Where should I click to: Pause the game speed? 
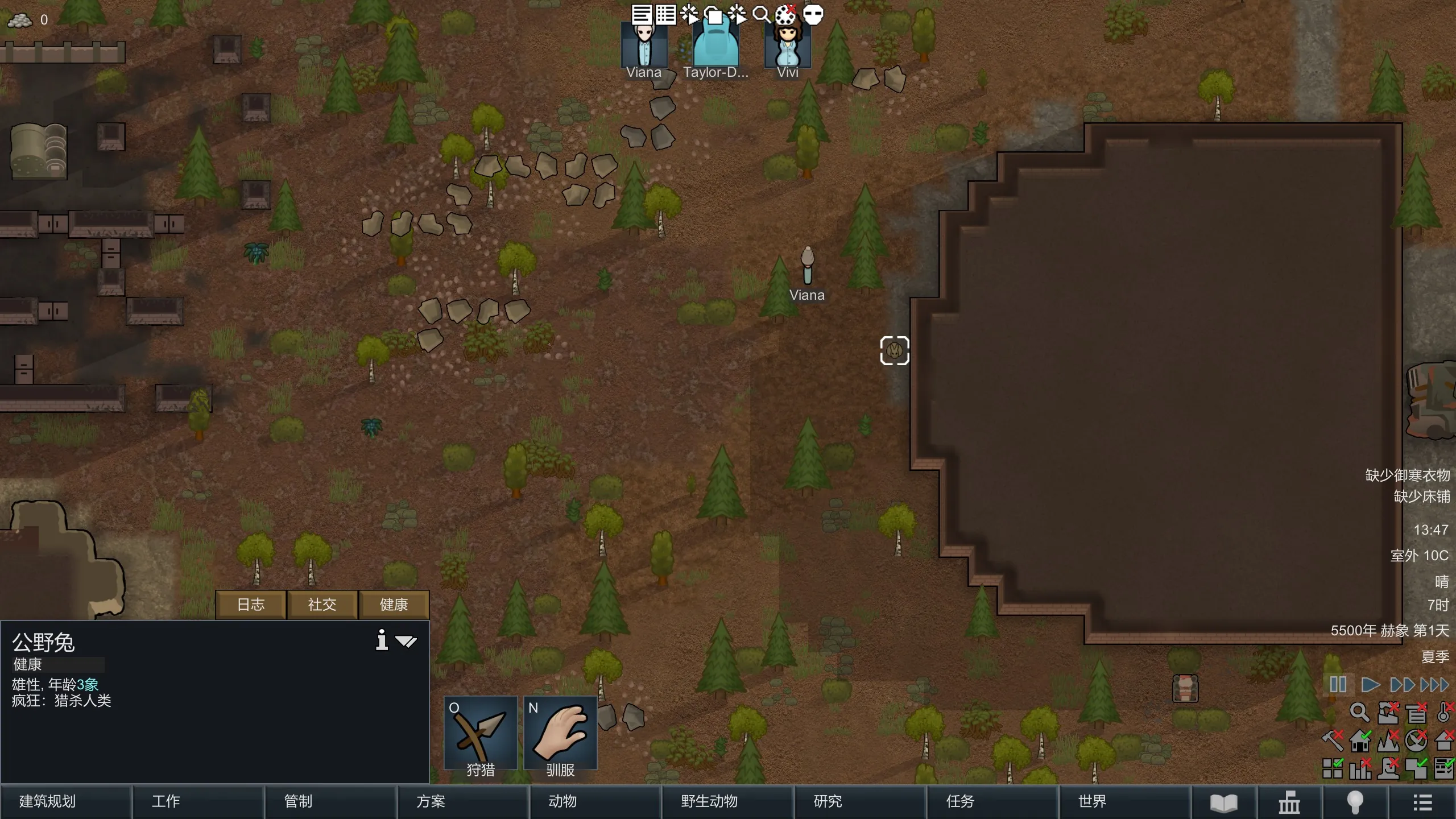pyautogui.click(x=1338, y=685)
